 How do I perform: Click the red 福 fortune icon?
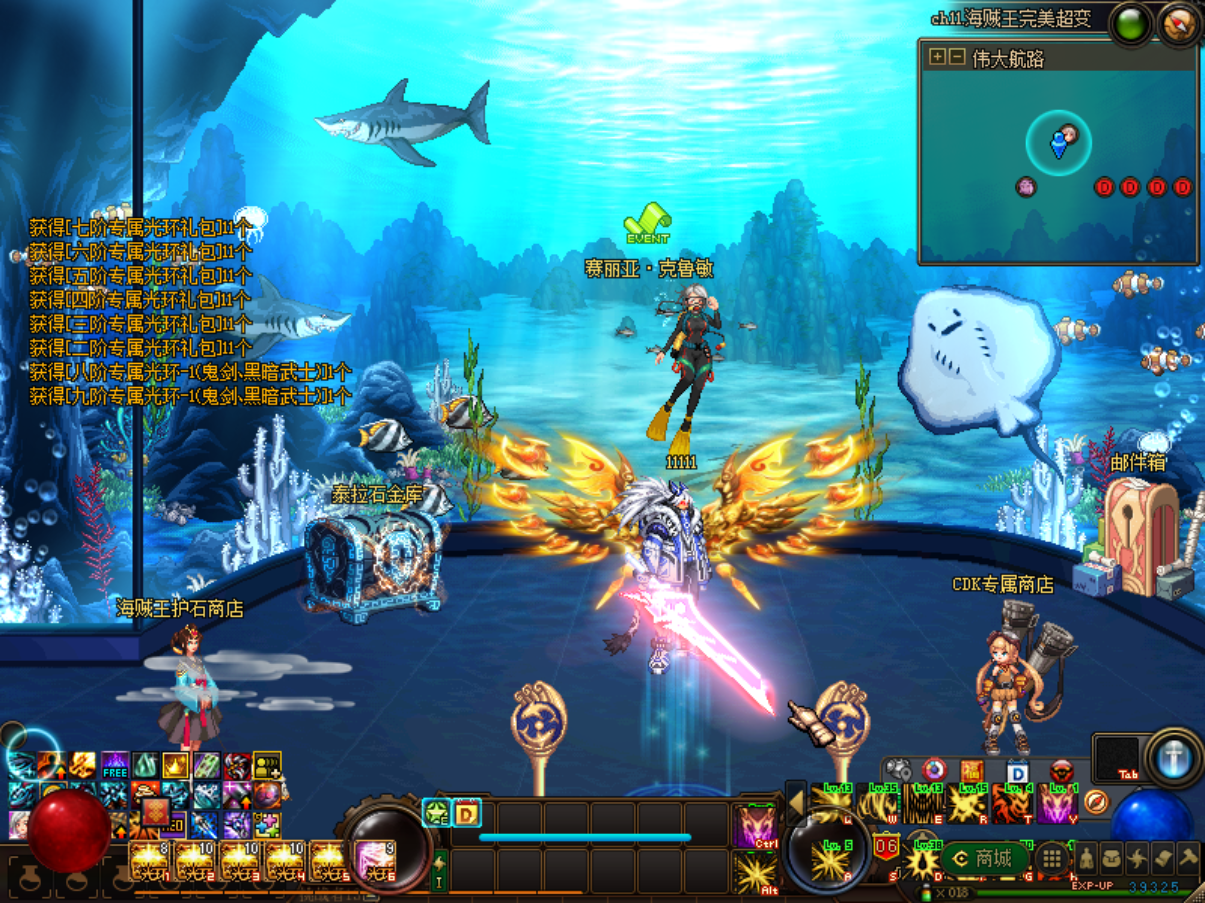tap(972, 772)
